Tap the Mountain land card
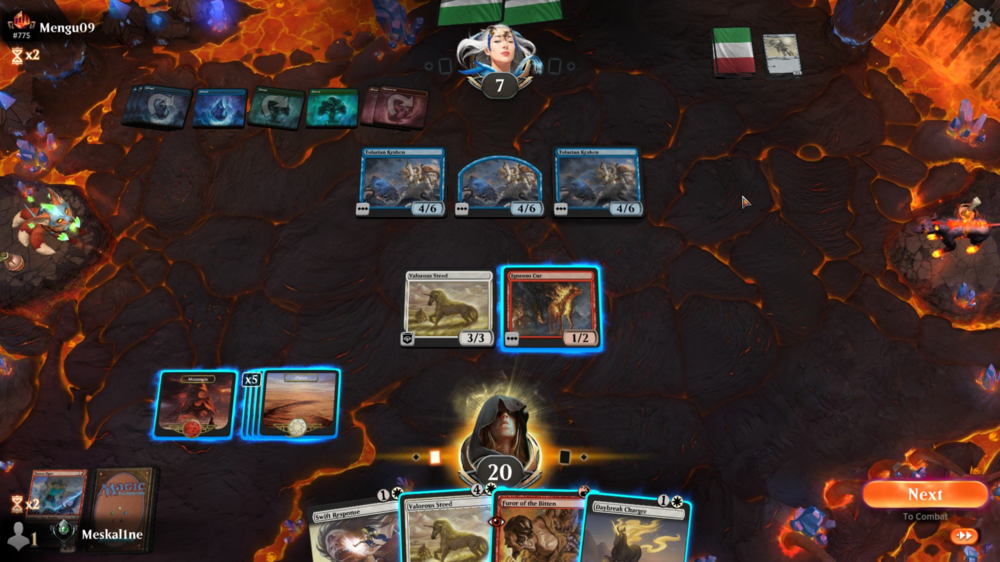The image size is (1000, 562). coord(196,404)
